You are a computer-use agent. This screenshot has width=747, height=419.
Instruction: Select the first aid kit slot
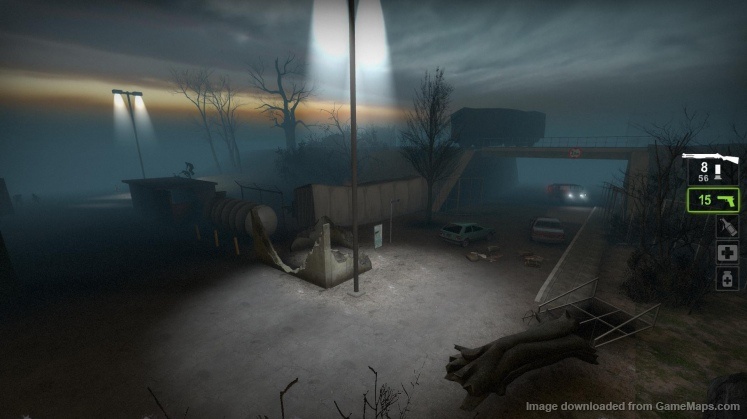tap(726, 253)
